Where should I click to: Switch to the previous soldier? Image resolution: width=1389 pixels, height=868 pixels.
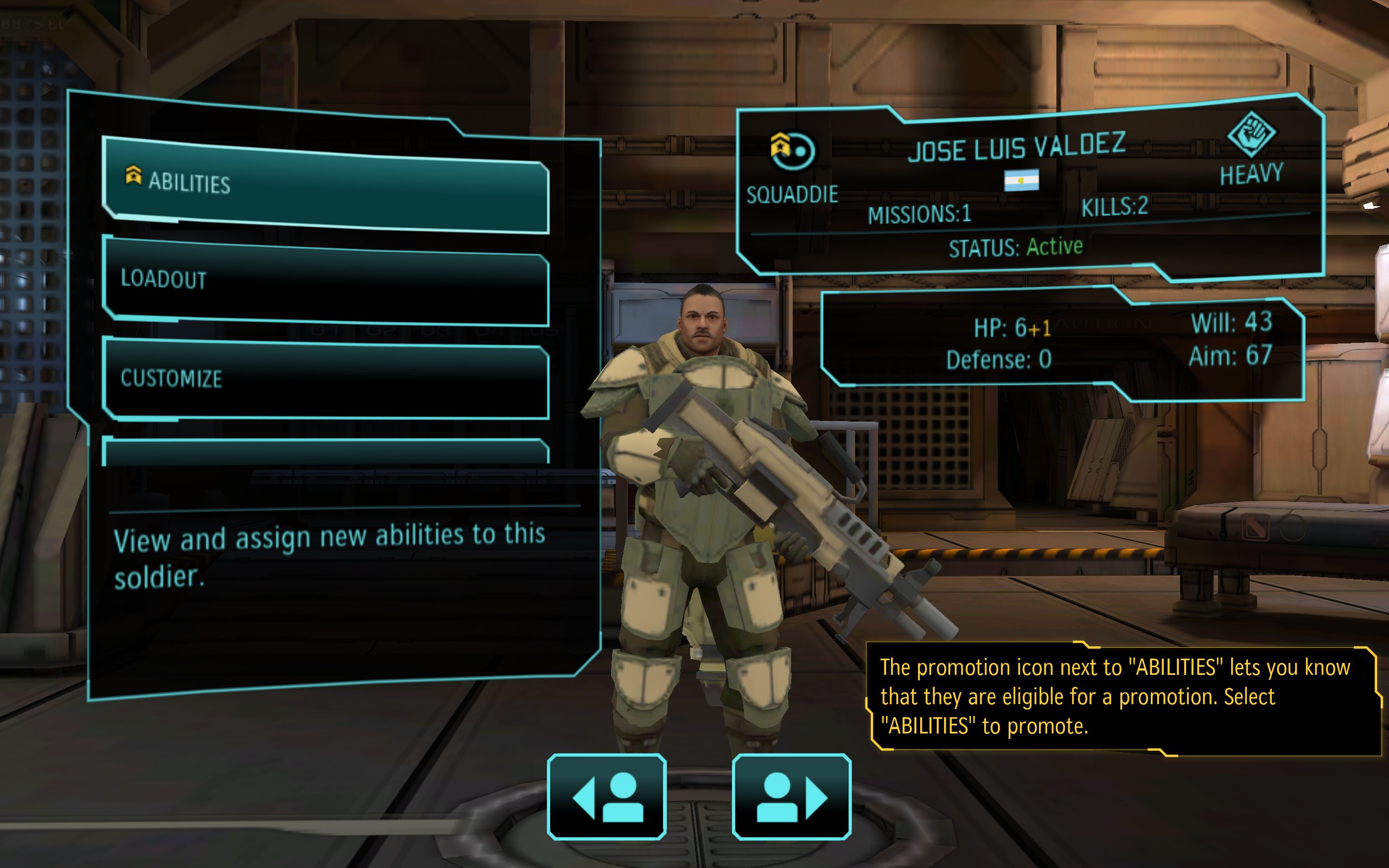pyautogui.click(x=607, y=796)
